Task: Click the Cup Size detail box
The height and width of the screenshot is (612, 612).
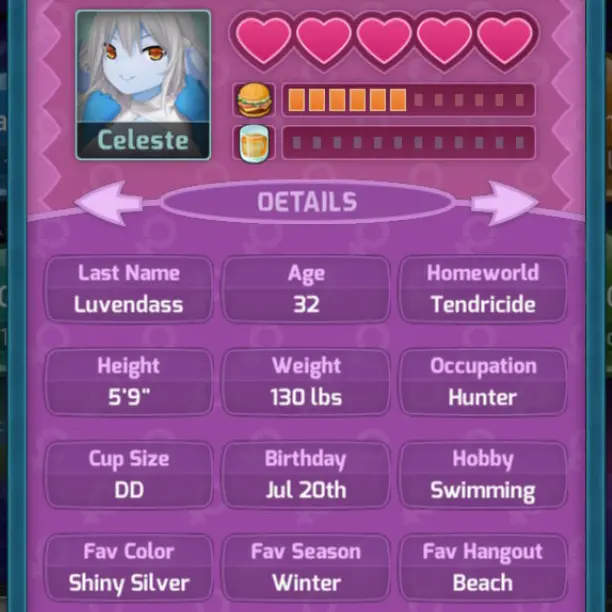Action: click(129, 474)
